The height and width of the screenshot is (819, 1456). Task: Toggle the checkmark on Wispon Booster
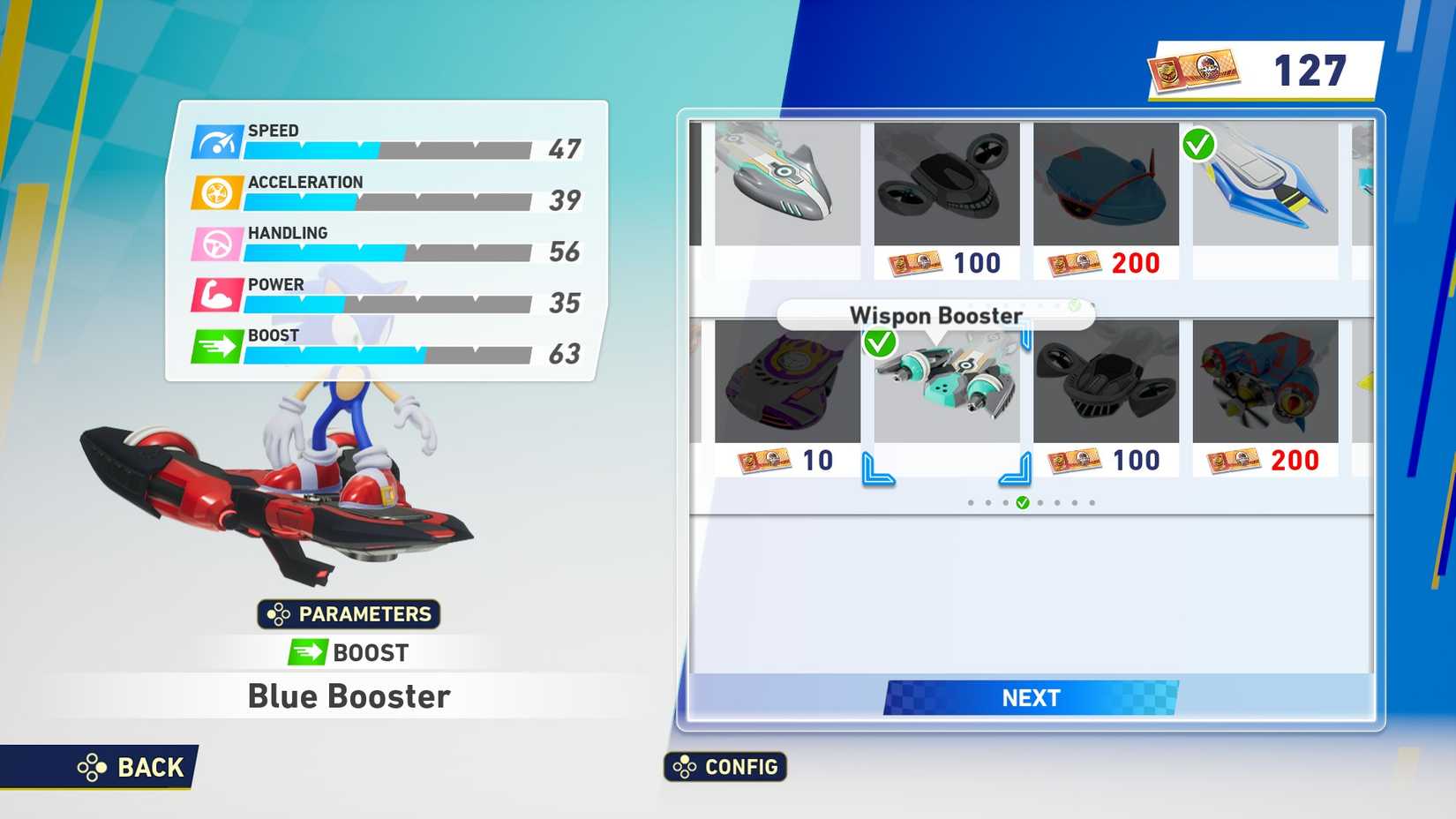879,344
